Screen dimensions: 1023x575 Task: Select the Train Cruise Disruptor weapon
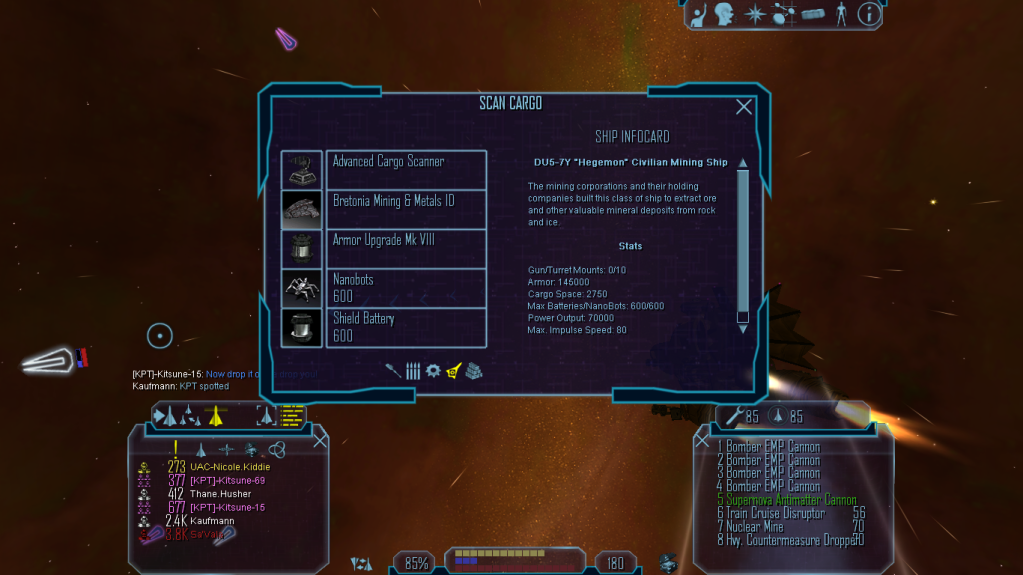pos(776,513)
